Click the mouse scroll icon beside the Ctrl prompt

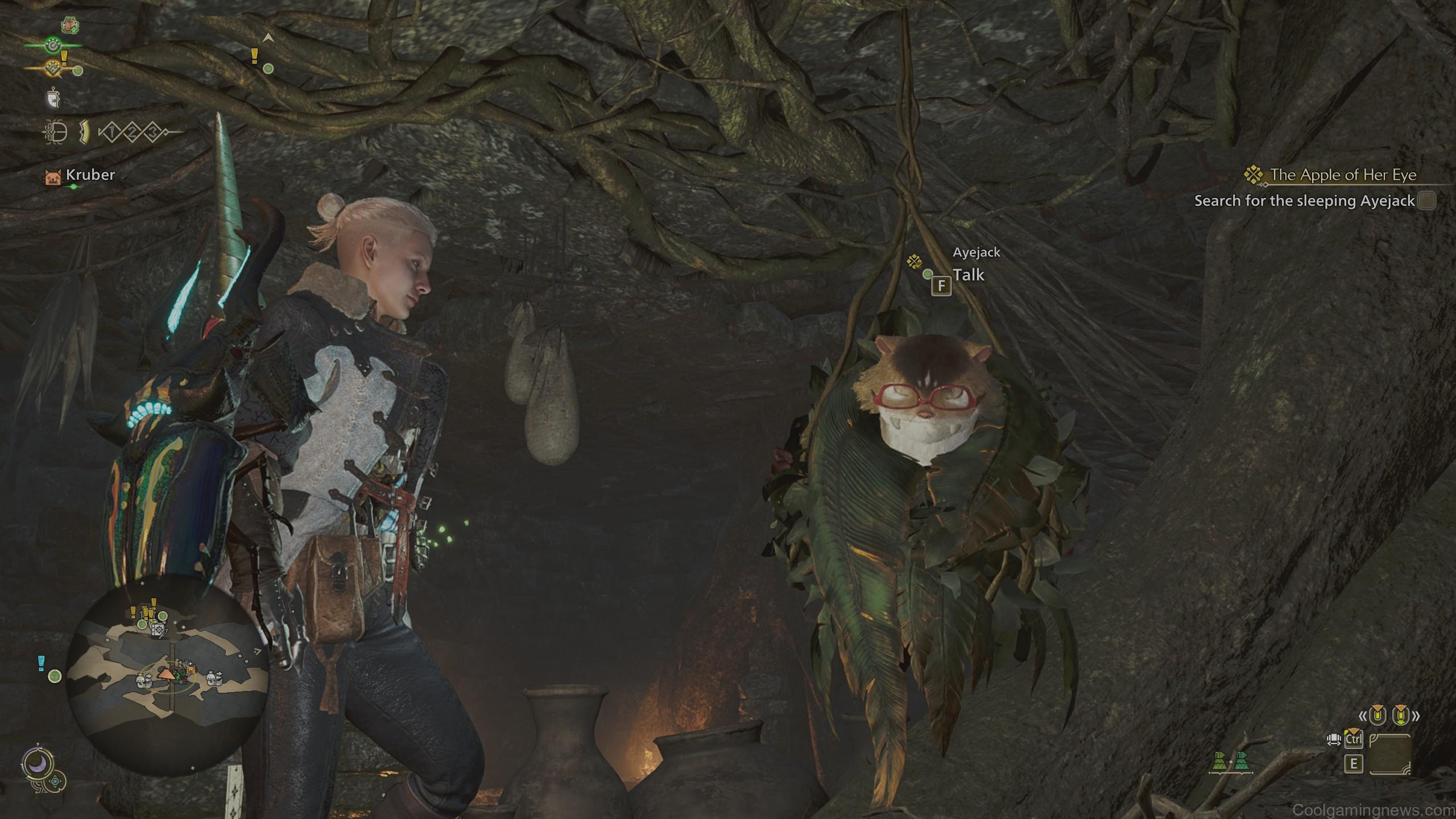click(x=1334, y=740)
